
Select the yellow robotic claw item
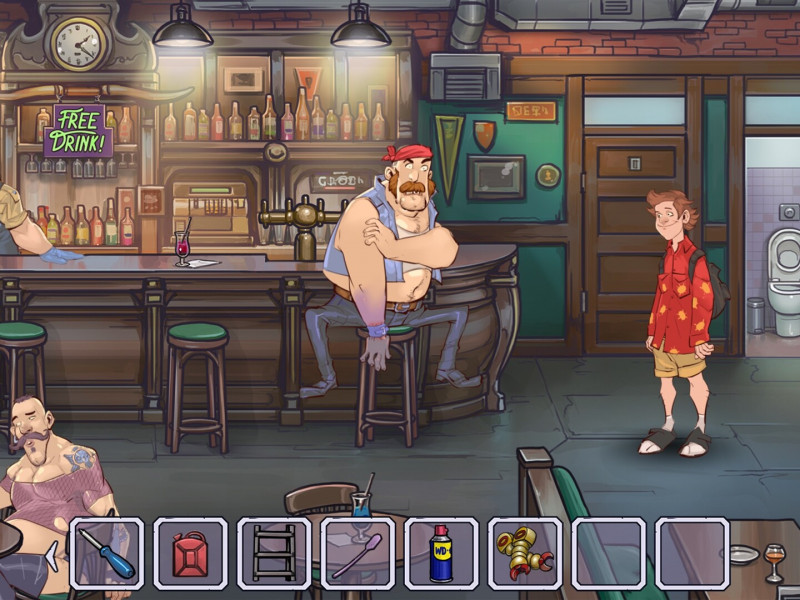[524, 553]
